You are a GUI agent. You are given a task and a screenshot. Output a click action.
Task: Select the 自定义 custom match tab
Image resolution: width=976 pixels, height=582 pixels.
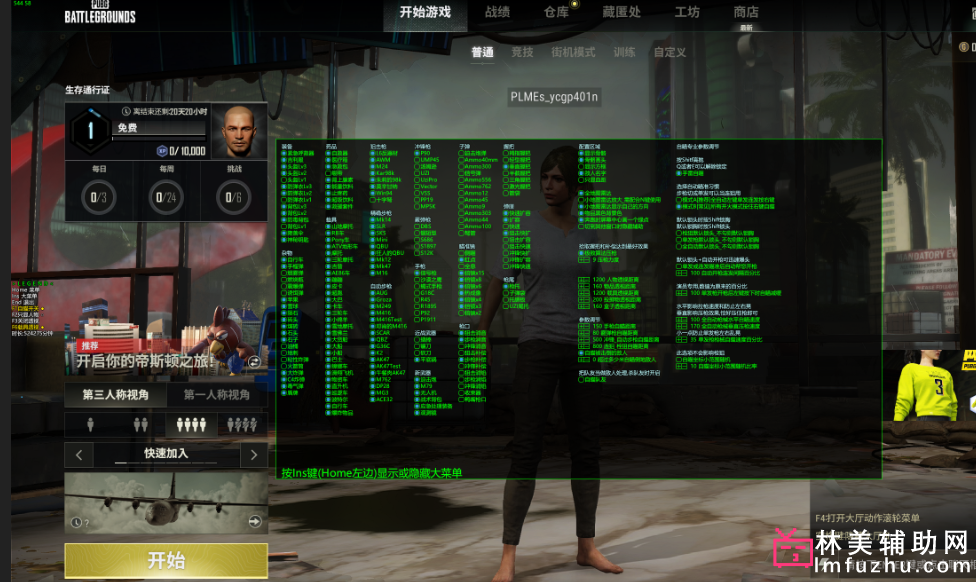[x=670, y=52]
